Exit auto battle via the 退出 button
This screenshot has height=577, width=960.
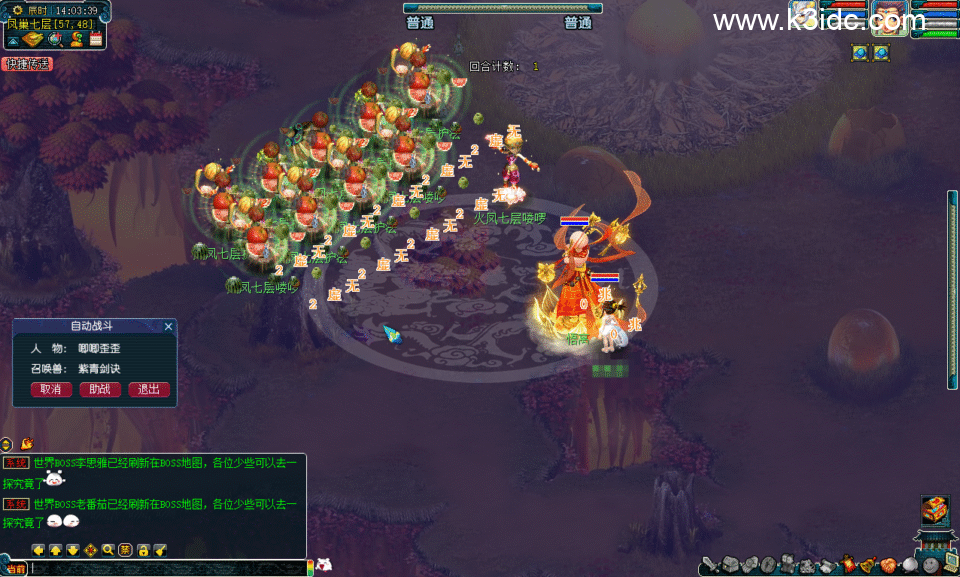[x=149, y=389]
